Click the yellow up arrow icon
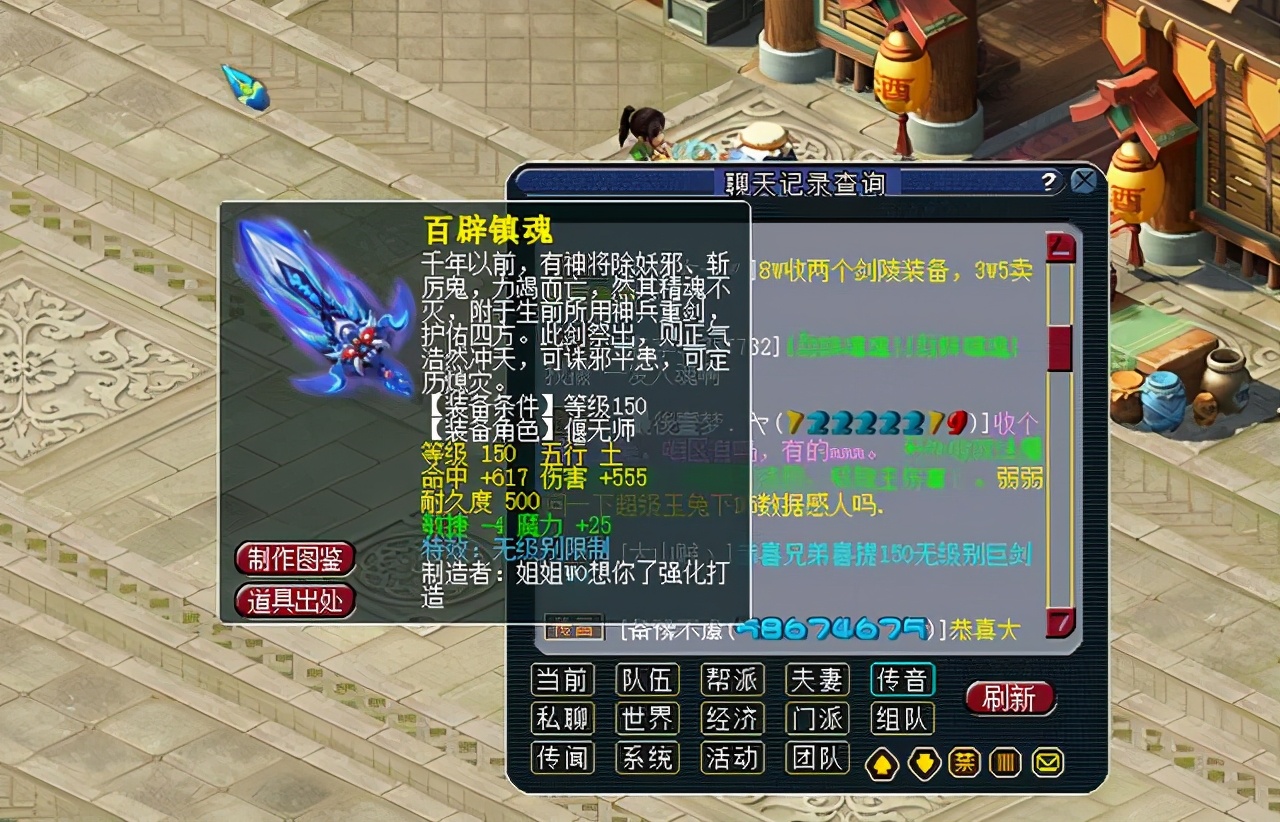 (884, 762)
